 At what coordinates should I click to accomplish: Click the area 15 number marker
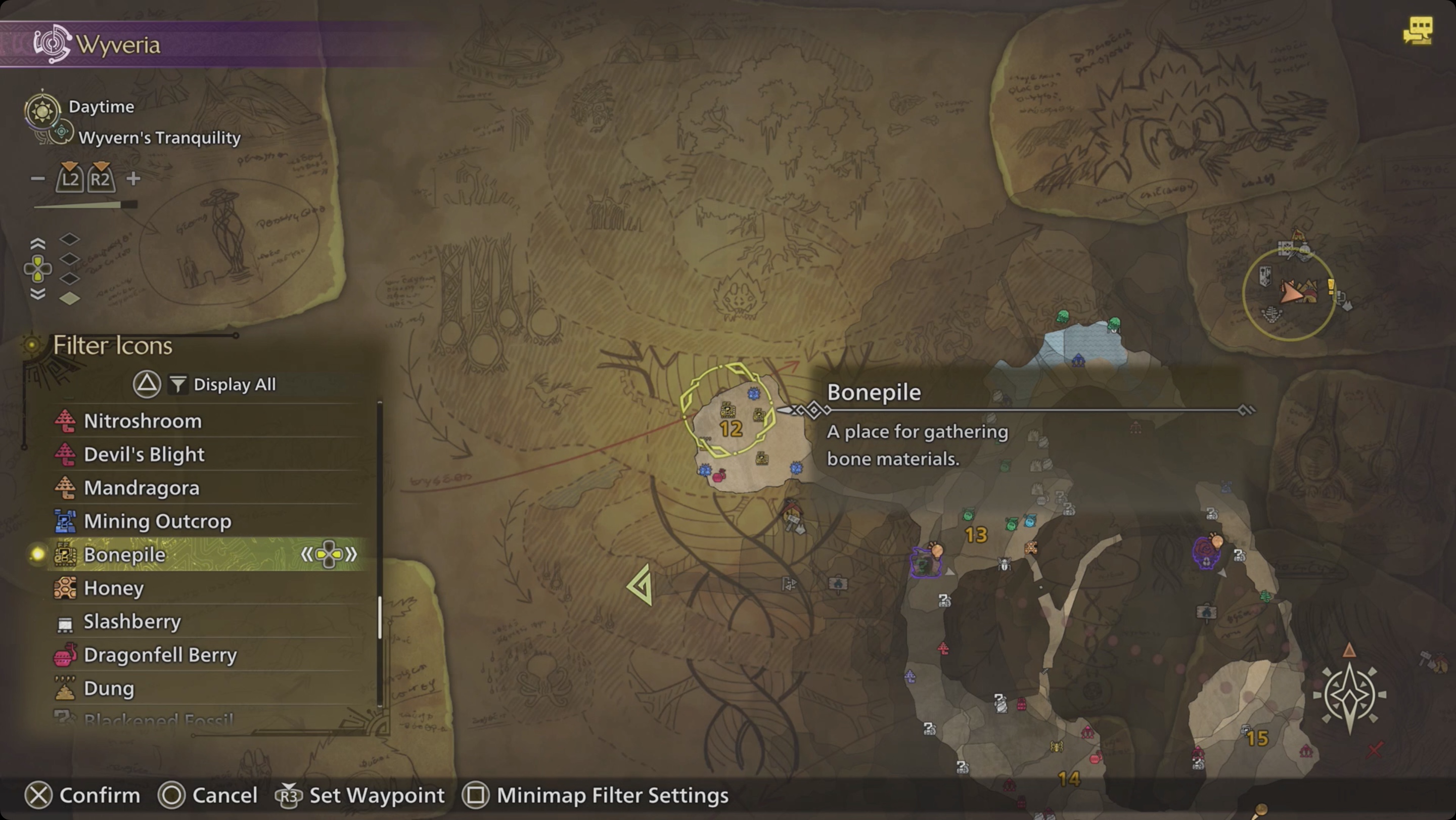pyautogui.click(x=1257, y=738)
